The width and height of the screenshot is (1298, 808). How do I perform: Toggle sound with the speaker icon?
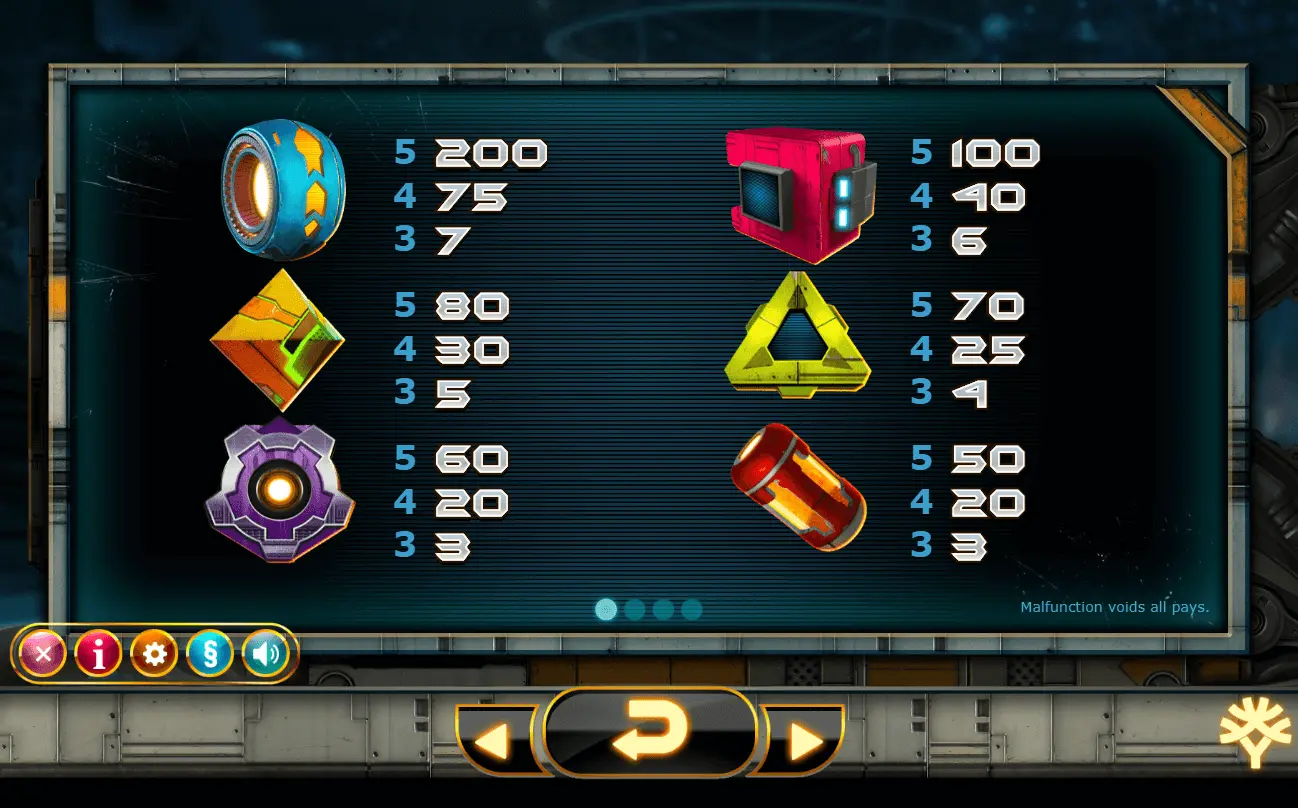pyautogui.click(x=265, y=655)
